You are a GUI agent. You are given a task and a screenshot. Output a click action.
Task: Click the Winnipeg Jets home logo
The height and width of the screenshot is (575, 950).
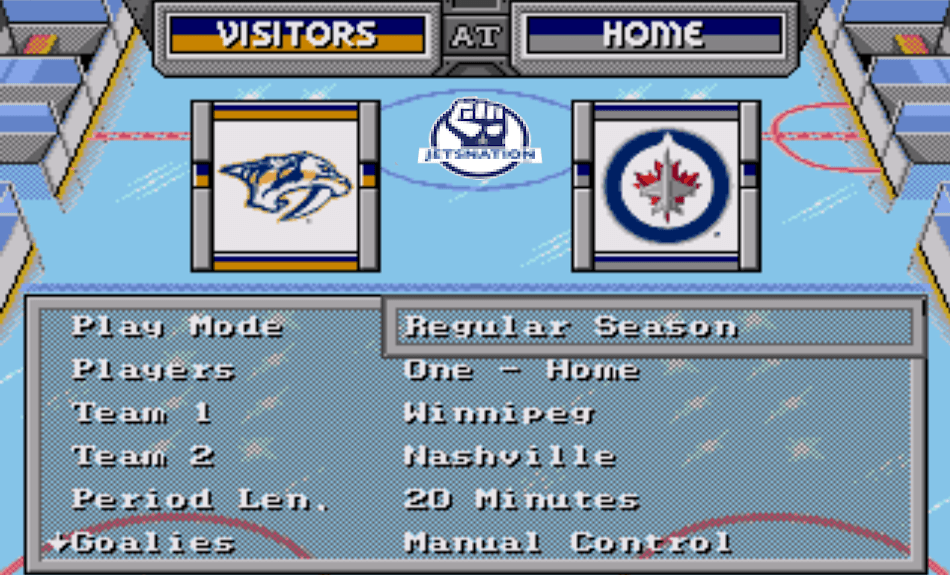pyautogui.click(x=666, y=186)
